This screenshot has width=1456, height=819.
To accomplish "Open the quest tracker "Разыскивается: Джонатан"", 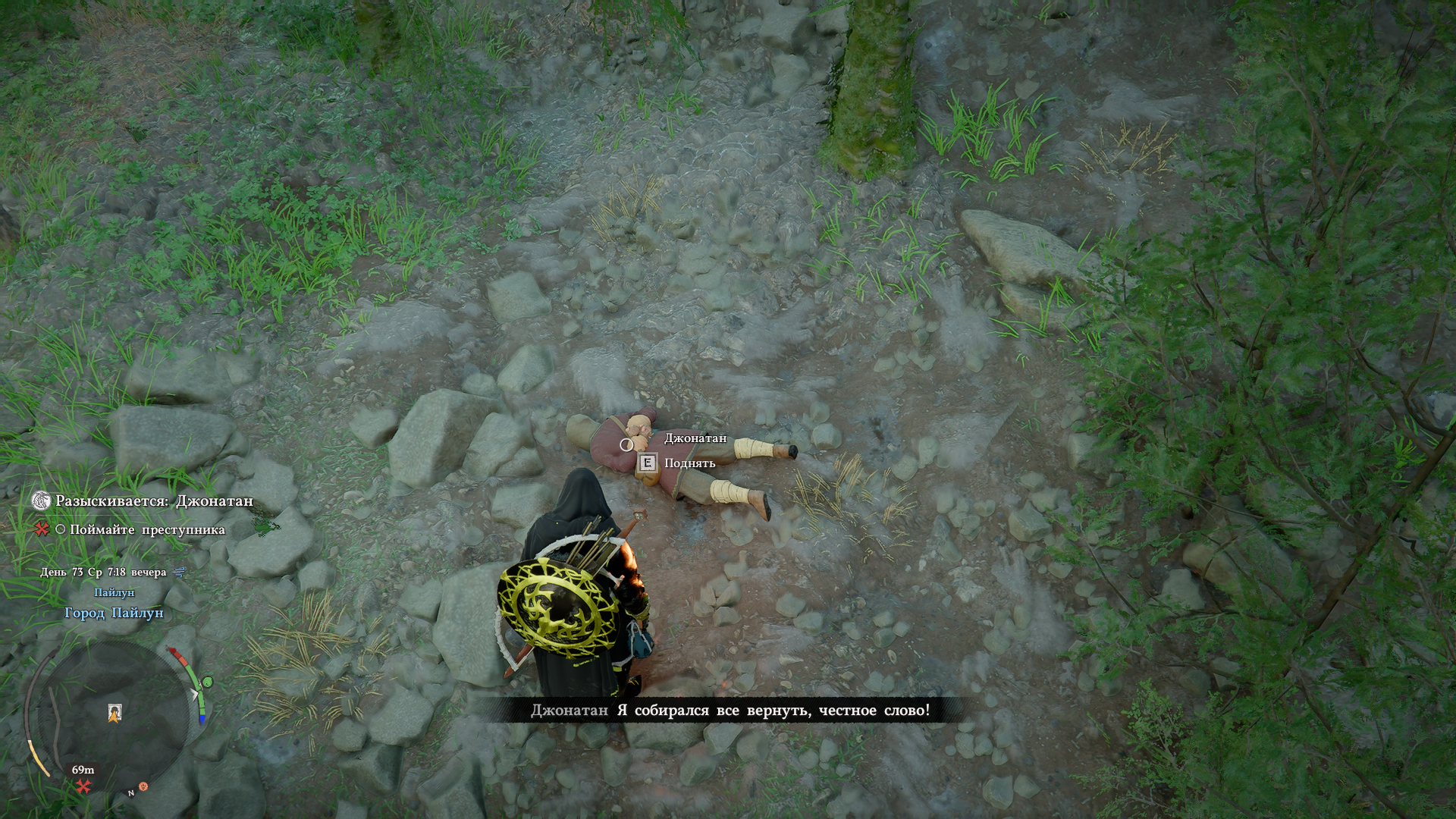I will coord(154,501).
